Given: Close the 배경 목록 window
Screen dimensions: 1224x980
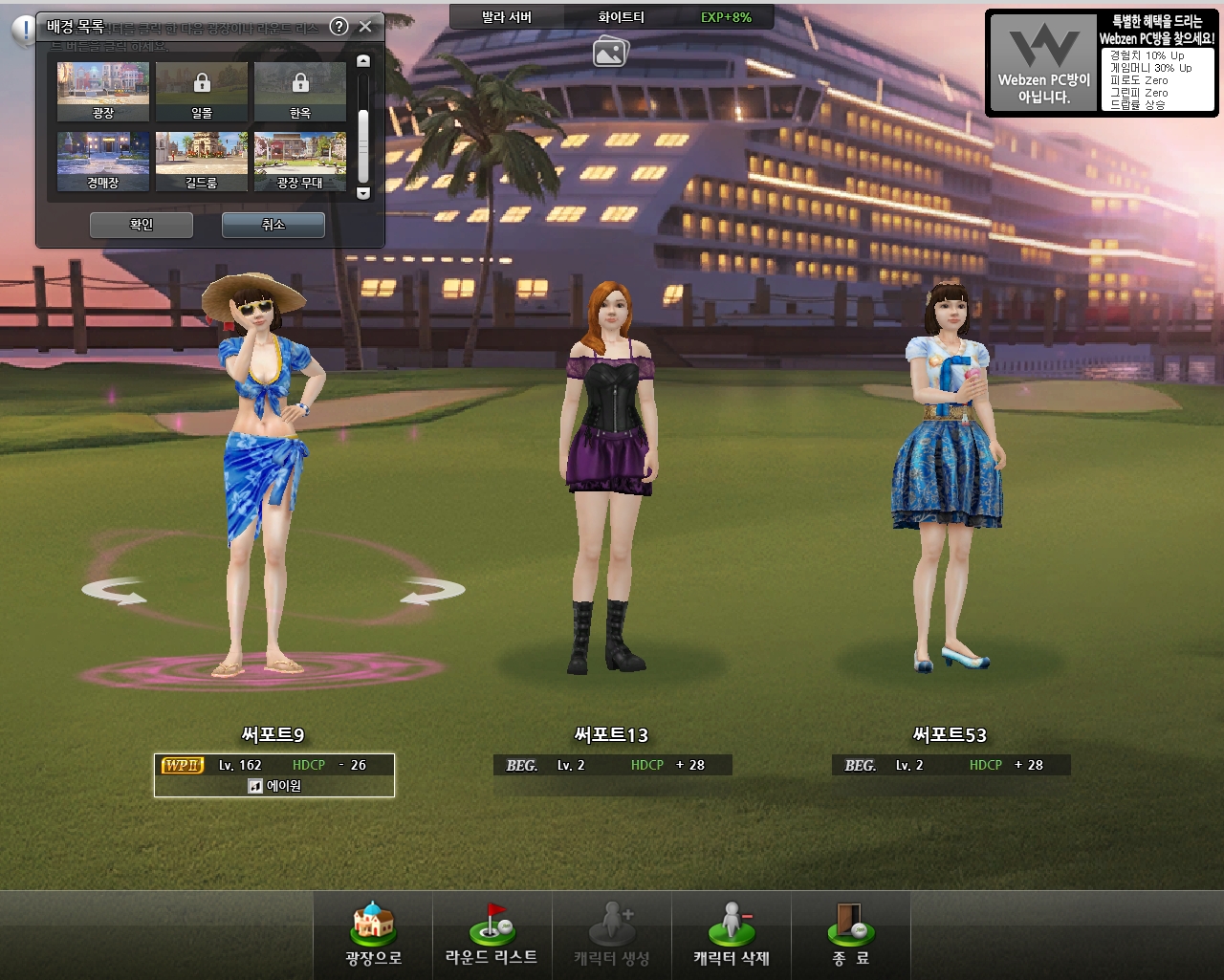Looking at the screenshot, I should pyautogui.click(x=365, y=27).
